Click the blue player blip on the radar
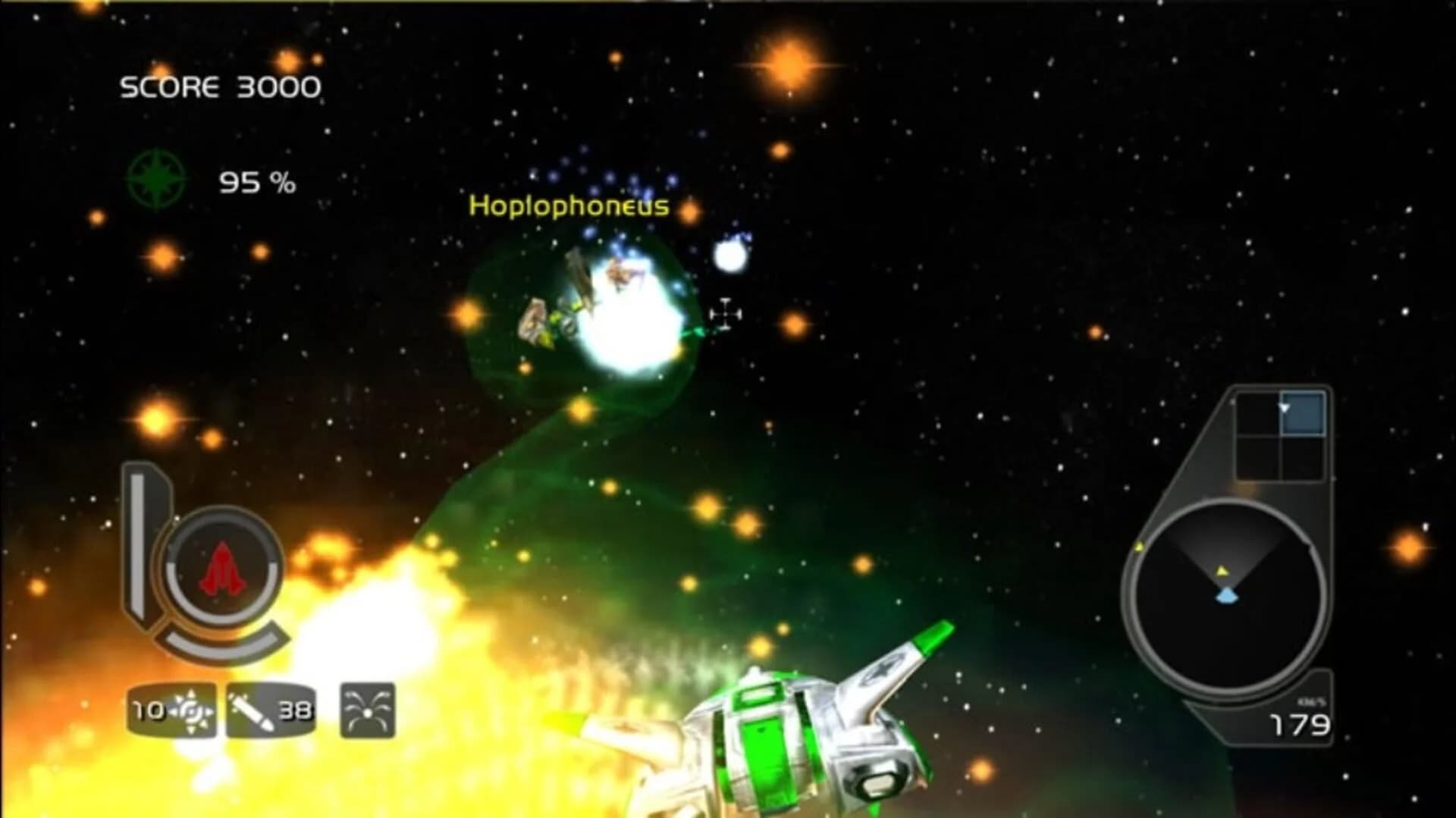 1225,595
